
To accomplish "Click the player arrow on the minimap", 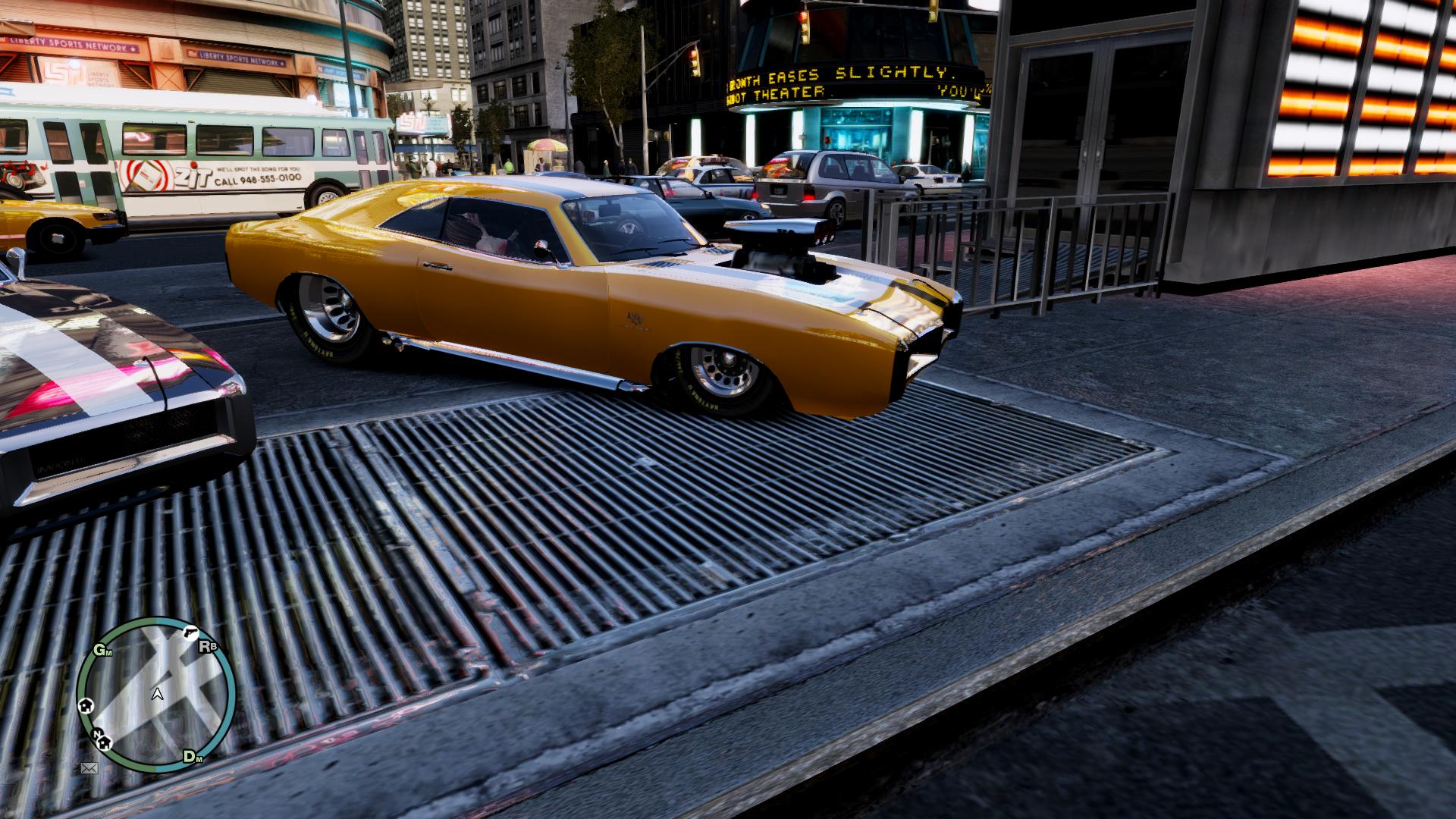I will point(157,693).
